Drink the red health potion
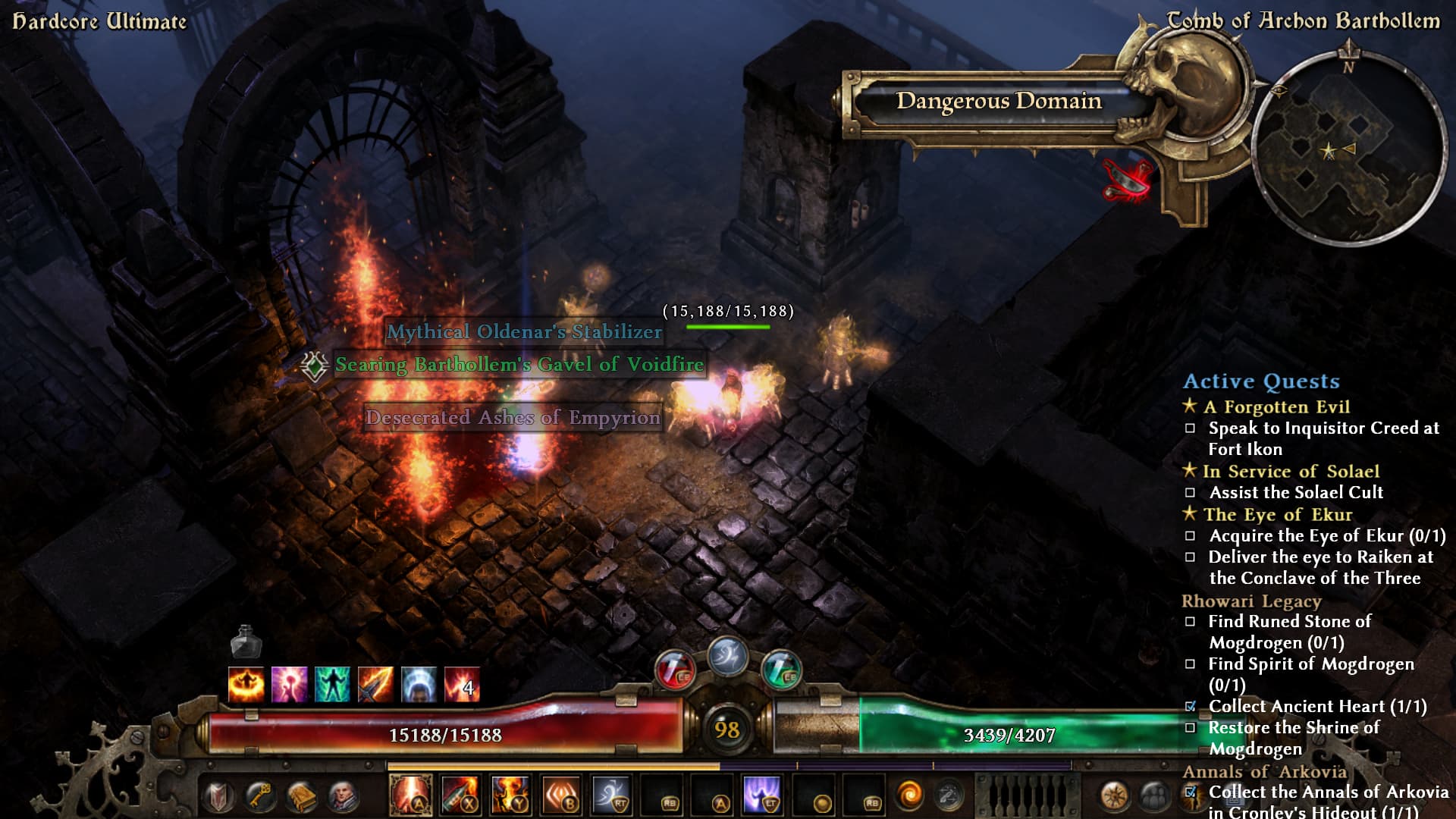Screen dimensions: 1456x819 [674, 670]
